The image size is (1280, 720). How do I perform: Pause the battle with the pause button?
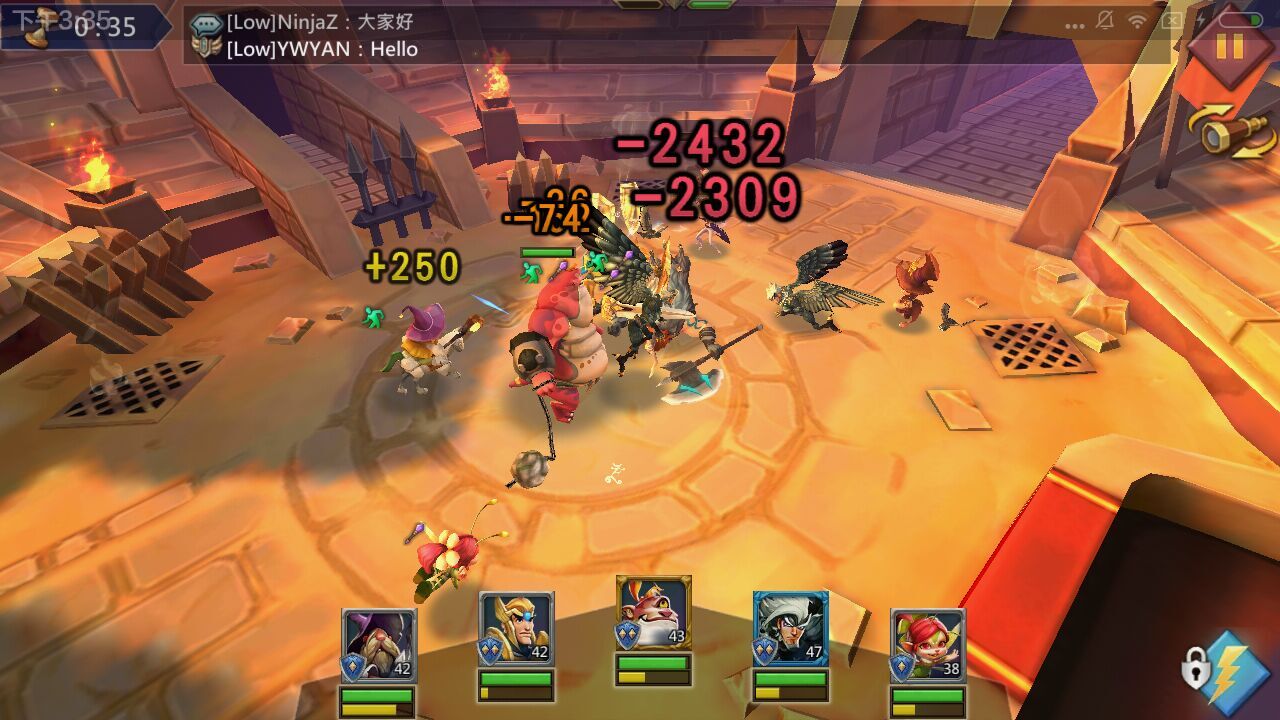1229,45
